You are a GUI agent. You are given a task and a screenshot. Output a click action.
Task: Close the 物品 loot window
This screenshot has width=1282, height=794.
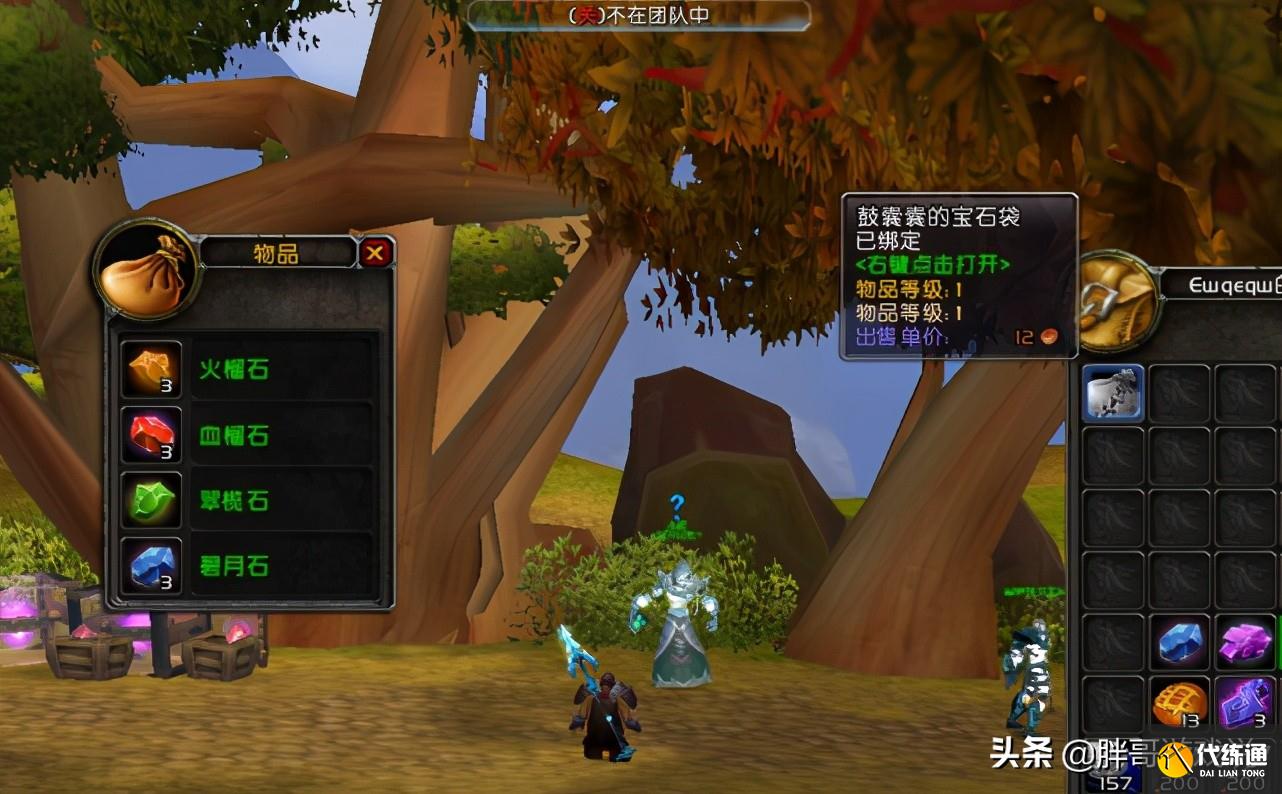pos(375,253)
